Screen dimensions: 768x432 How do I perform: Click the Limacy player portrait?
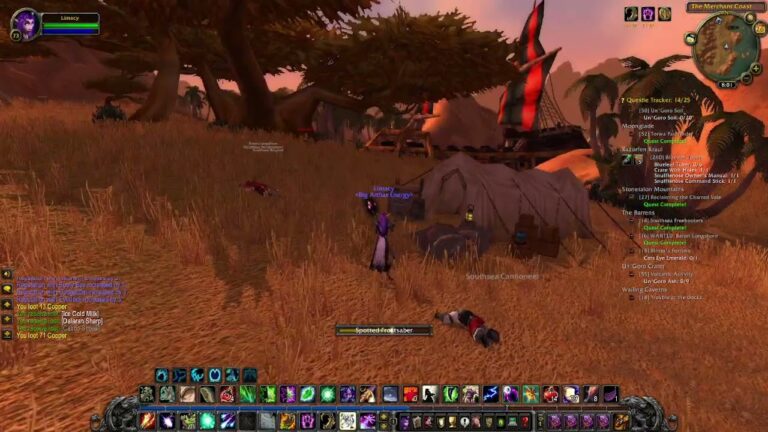23,22
